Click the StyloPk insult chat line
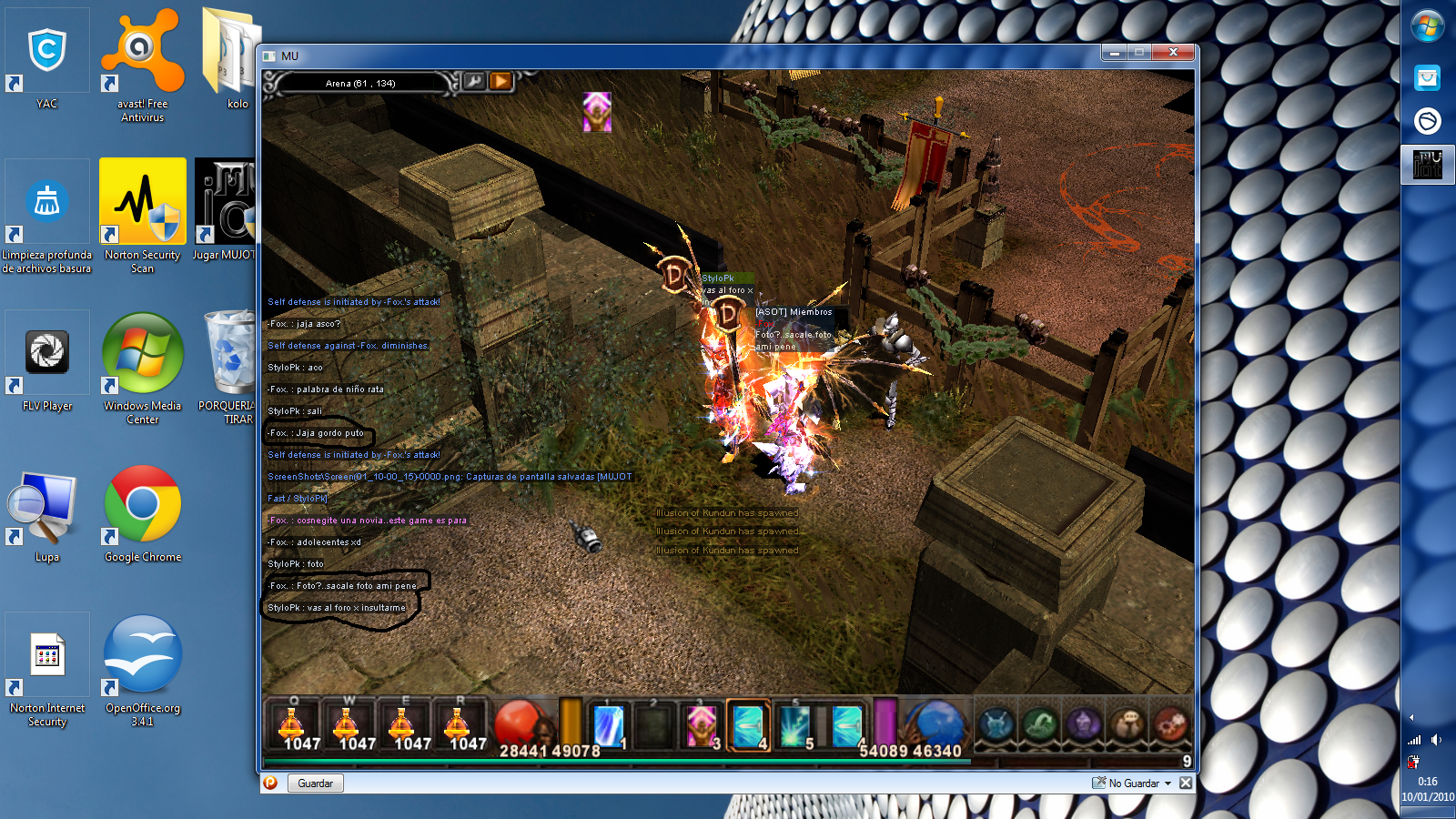The image size is (1456, 819). coord(337,608)
